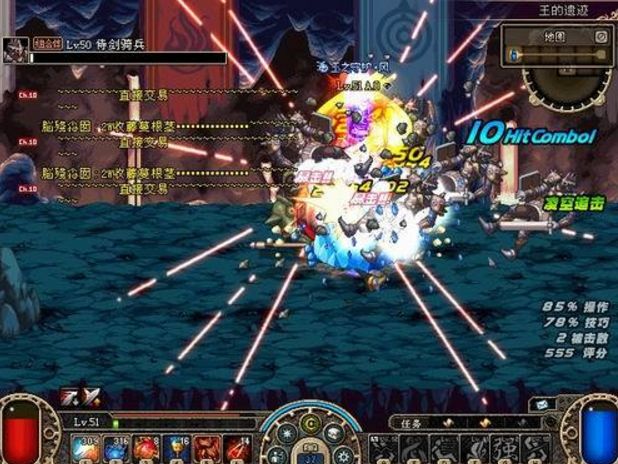Click the crossed swords buff icon

91,397
